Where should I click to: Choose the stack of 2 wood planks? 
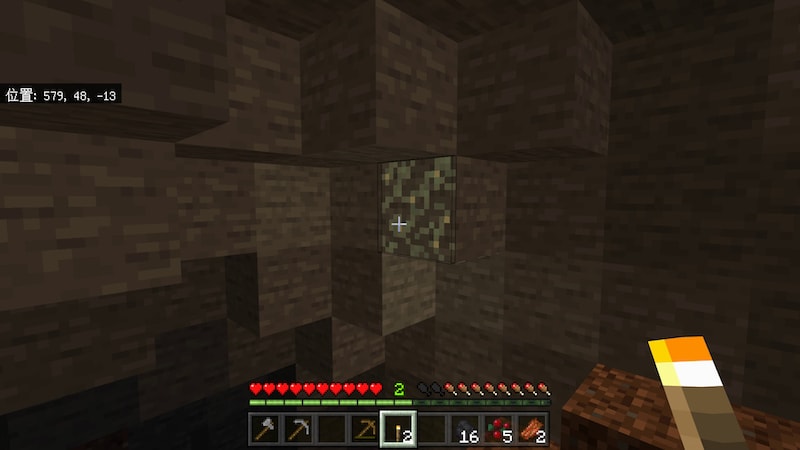pyautogui.click(x=533, y=430)
